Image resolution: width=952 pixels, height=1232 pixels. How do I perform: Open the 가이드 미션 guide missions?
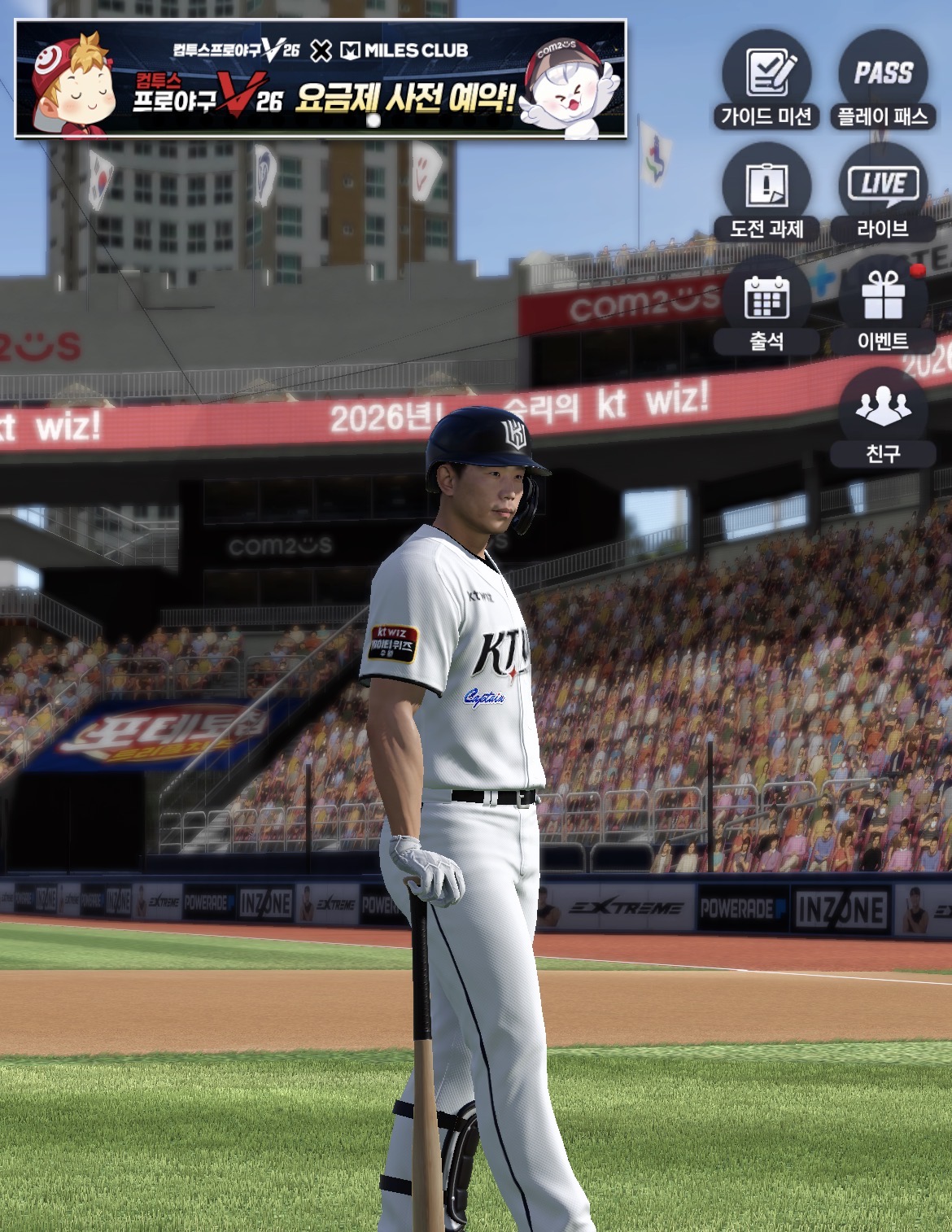point(766,80)
